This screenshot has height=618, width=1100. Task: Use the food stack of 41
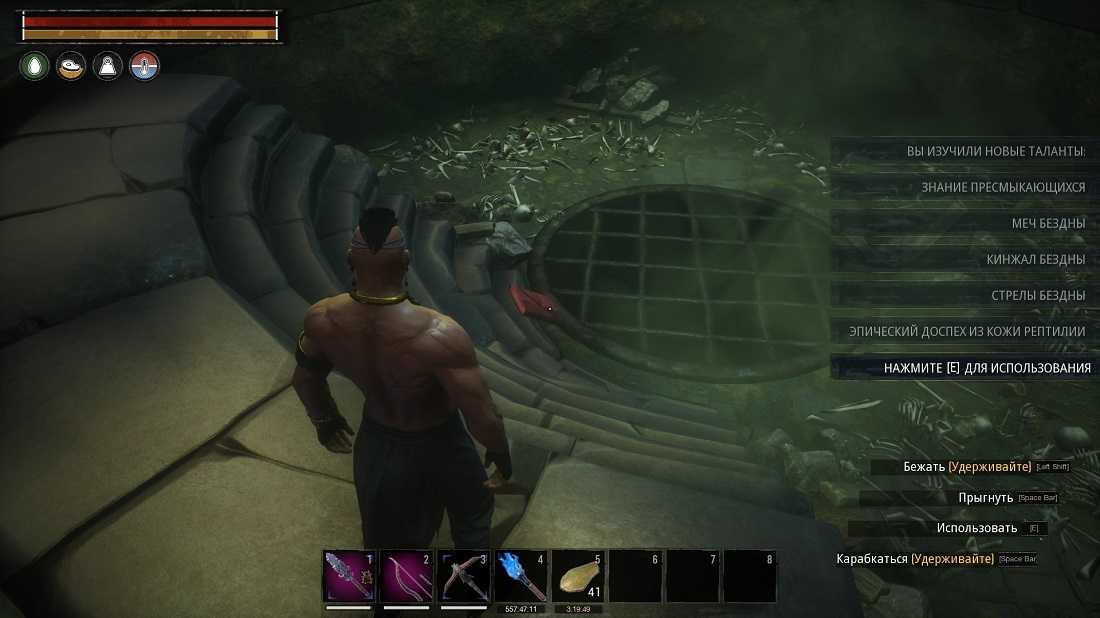click(578, 576)
